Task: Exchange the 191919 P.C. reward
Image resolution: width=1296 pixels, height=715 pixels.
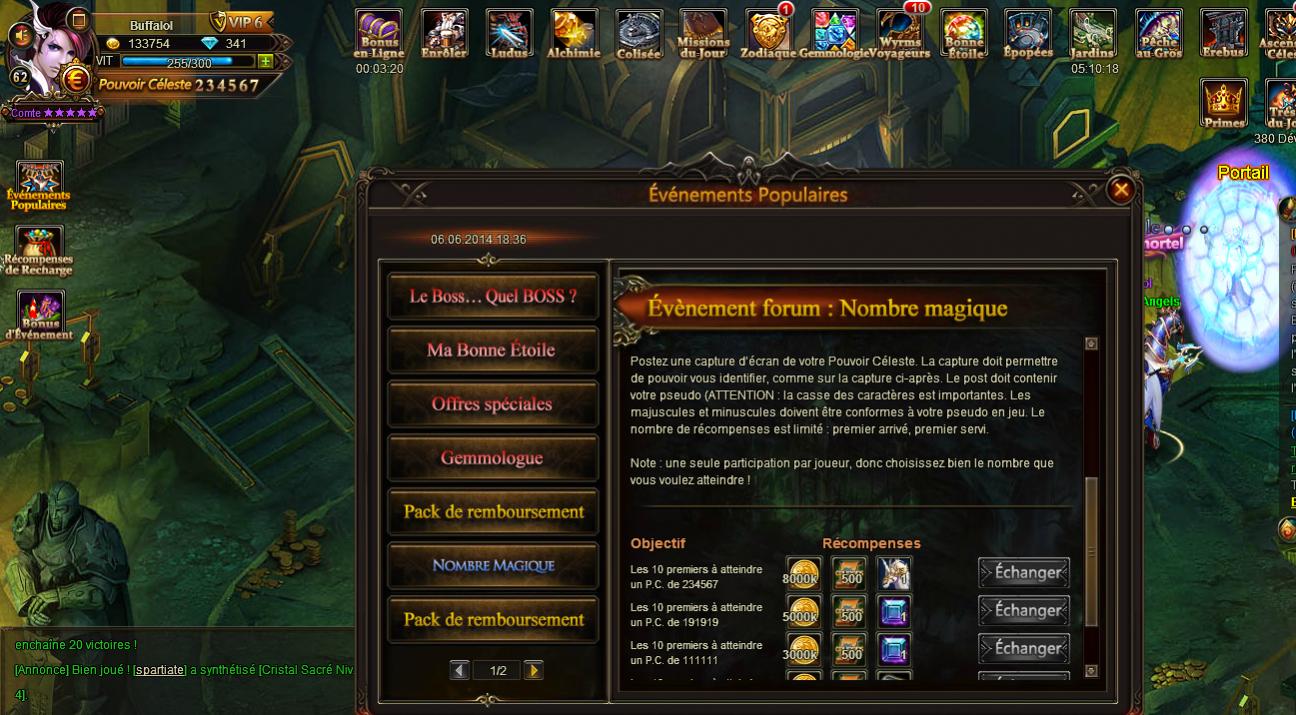Action: [x=1024, y=611]
